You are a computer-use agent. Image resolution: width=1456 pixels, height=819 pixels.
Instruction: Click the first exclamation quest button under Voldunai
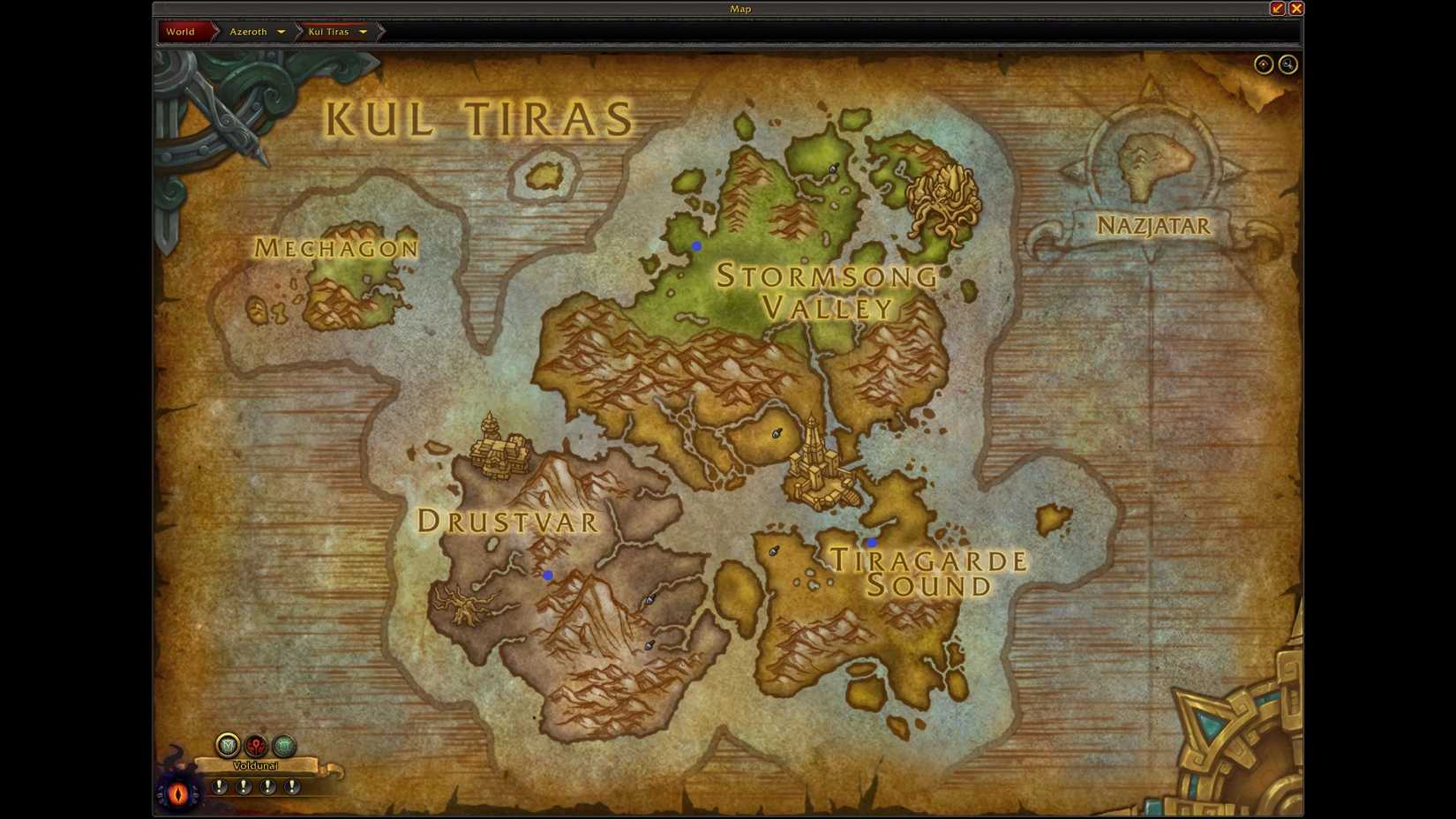(x=219, y=785)
